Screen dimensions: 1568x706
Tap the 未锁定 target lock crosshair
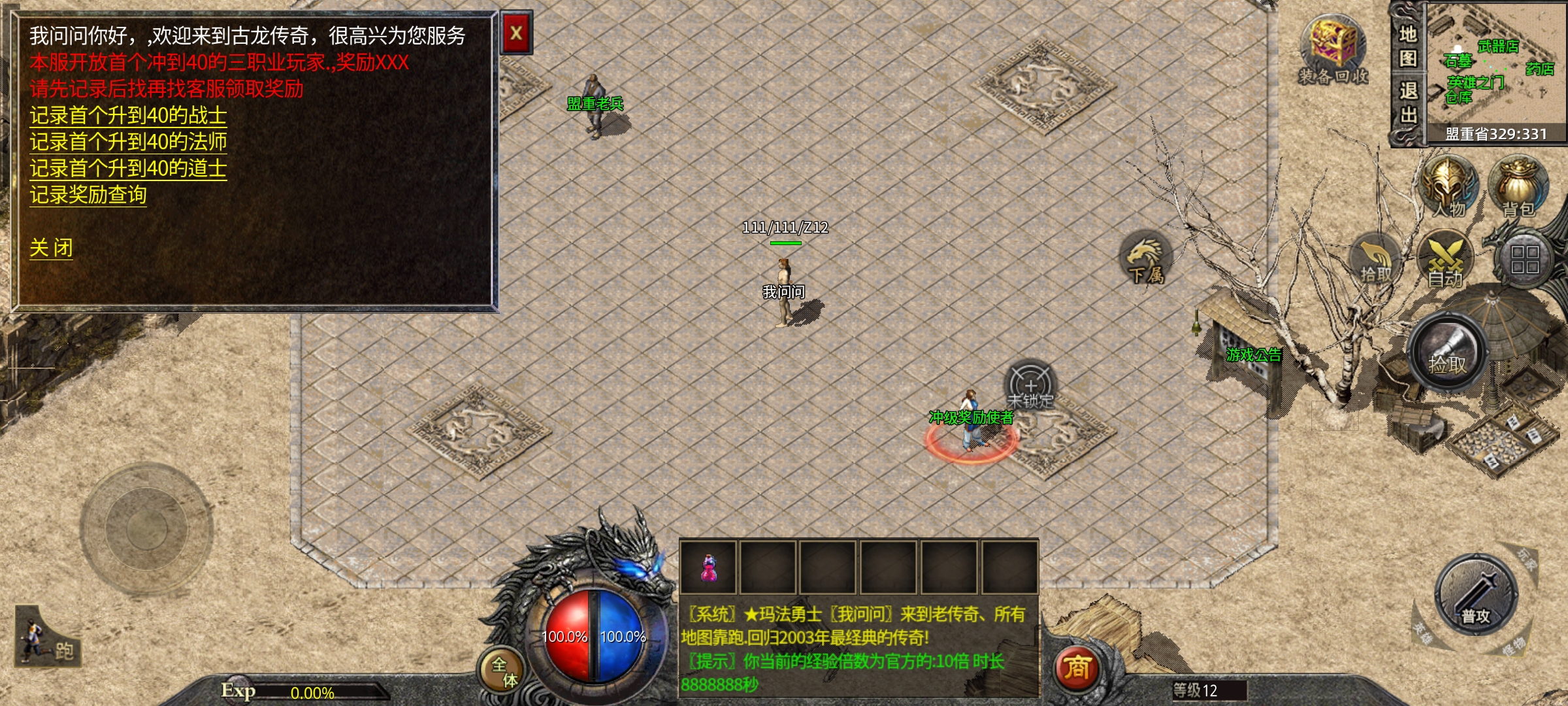pyautogui.click(x=1030, y=387)
